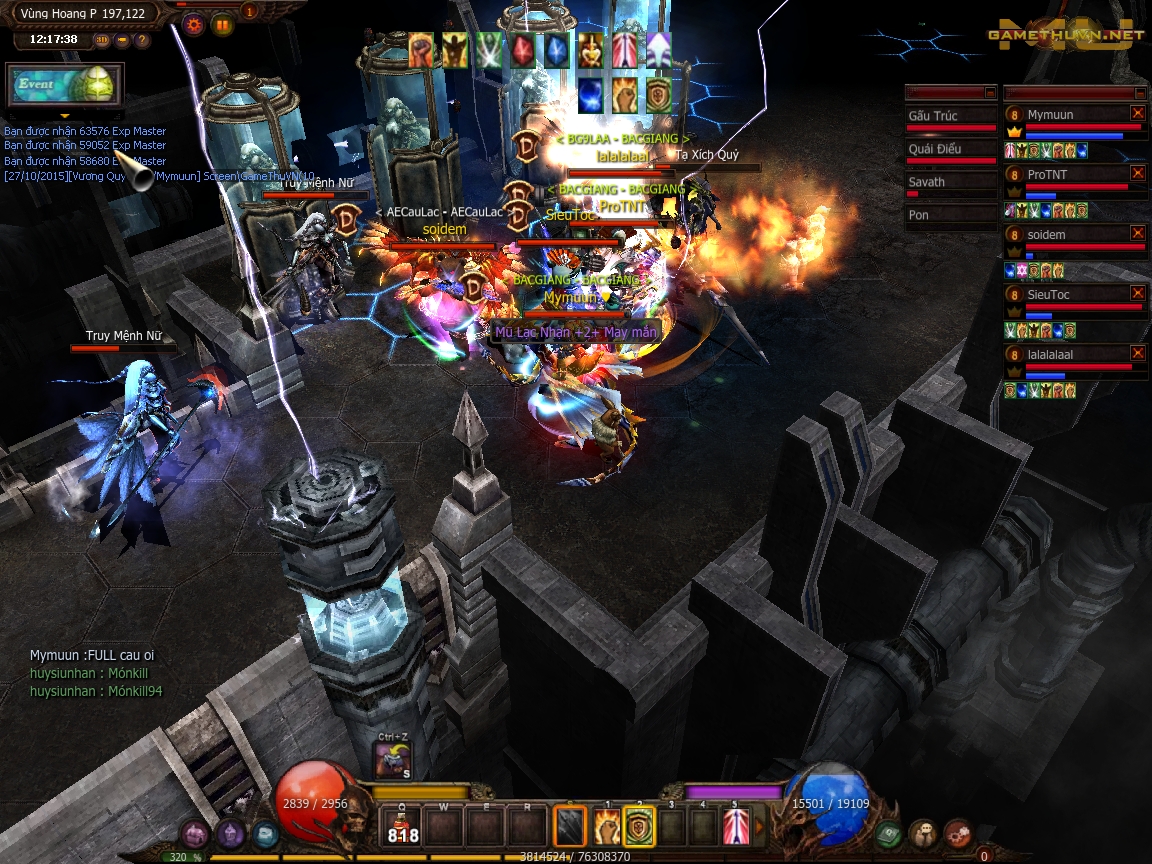The height and width of the screenshot is (864, 1152).
Task: Click the helper icon labeled Ctrl+Z
Action: point(393,760)
